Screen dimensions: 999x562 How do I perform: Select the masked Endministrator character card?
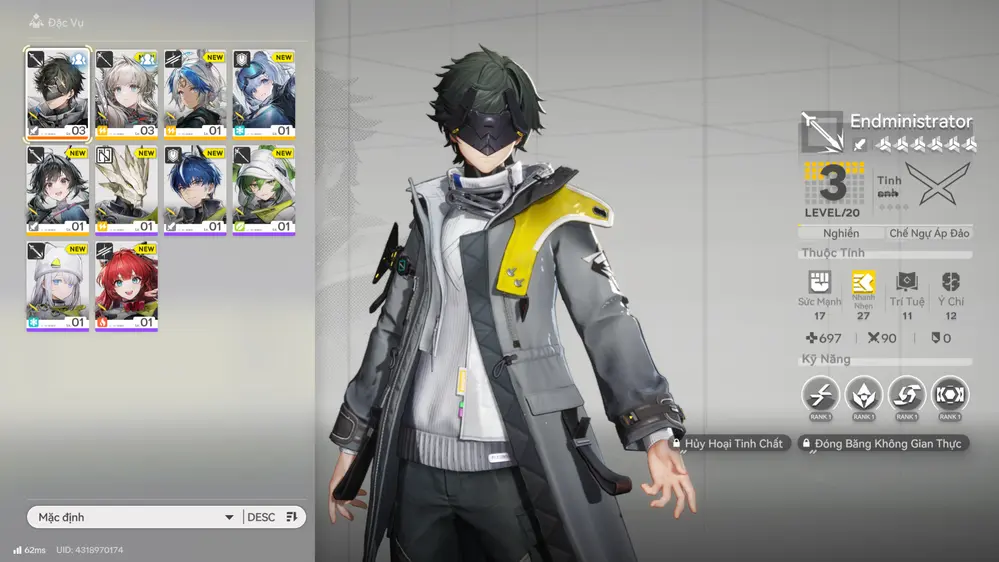[58, 94]
